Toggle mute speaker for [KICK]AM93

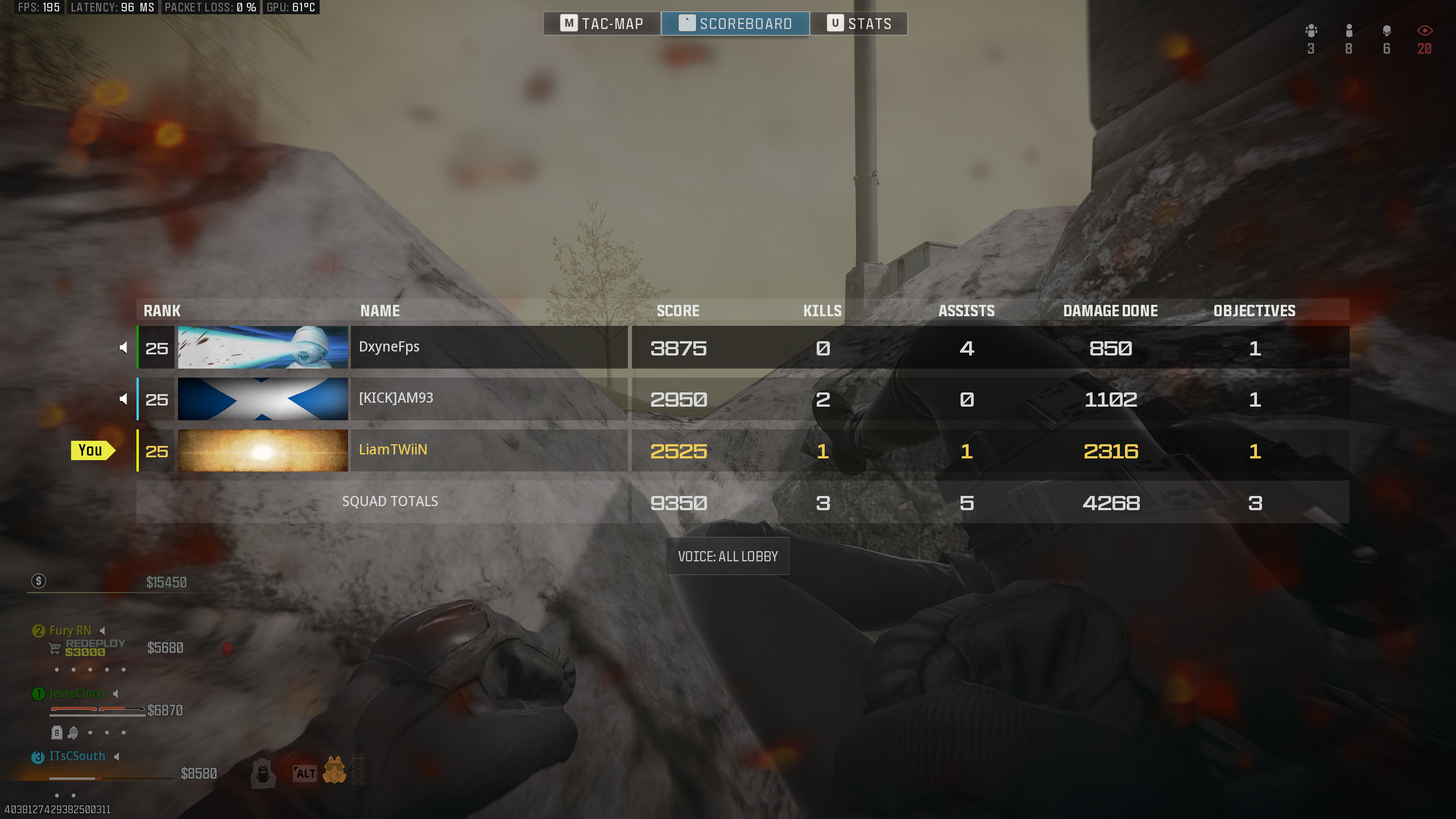[123, 399]
